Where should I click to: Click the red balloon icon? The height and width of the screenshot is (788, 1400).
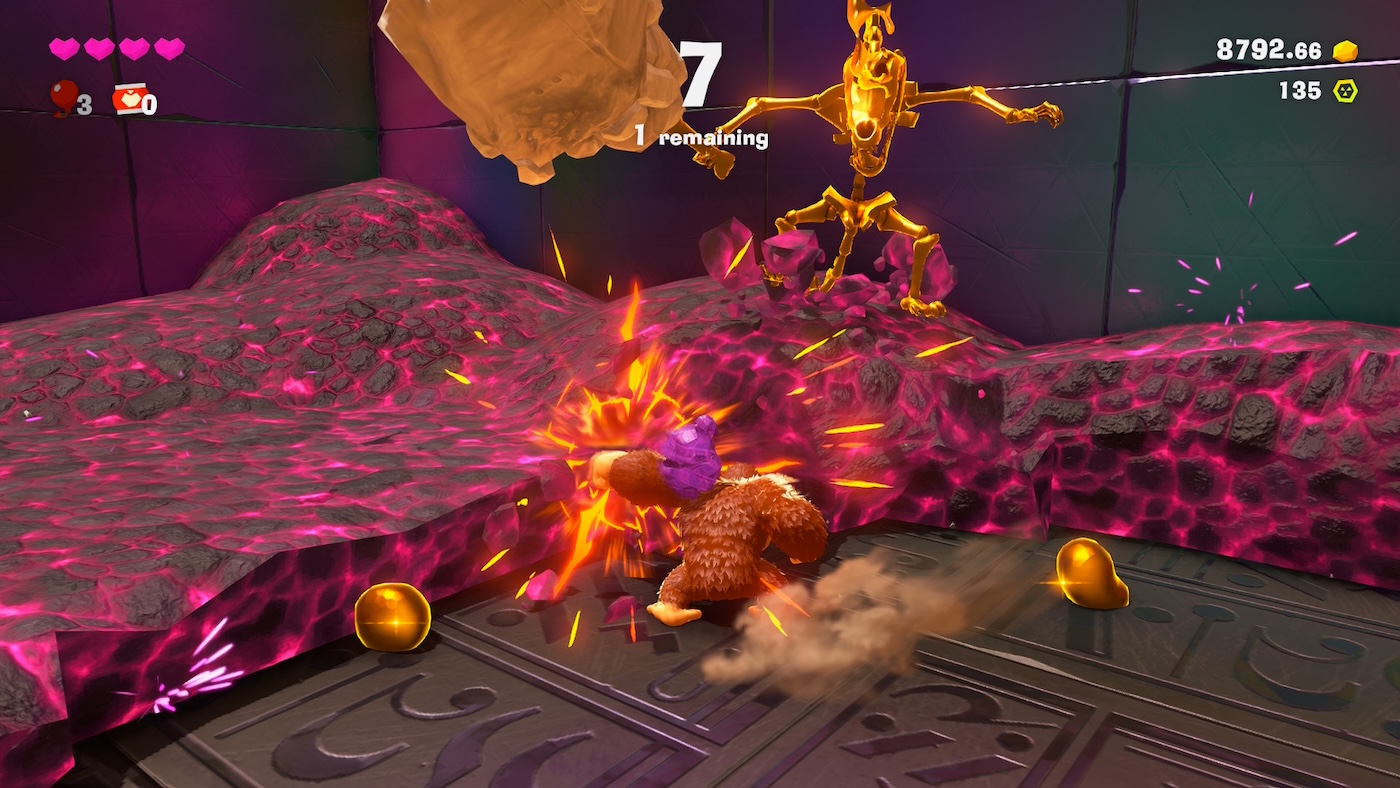pyautogui.click(x=64, y=96)
